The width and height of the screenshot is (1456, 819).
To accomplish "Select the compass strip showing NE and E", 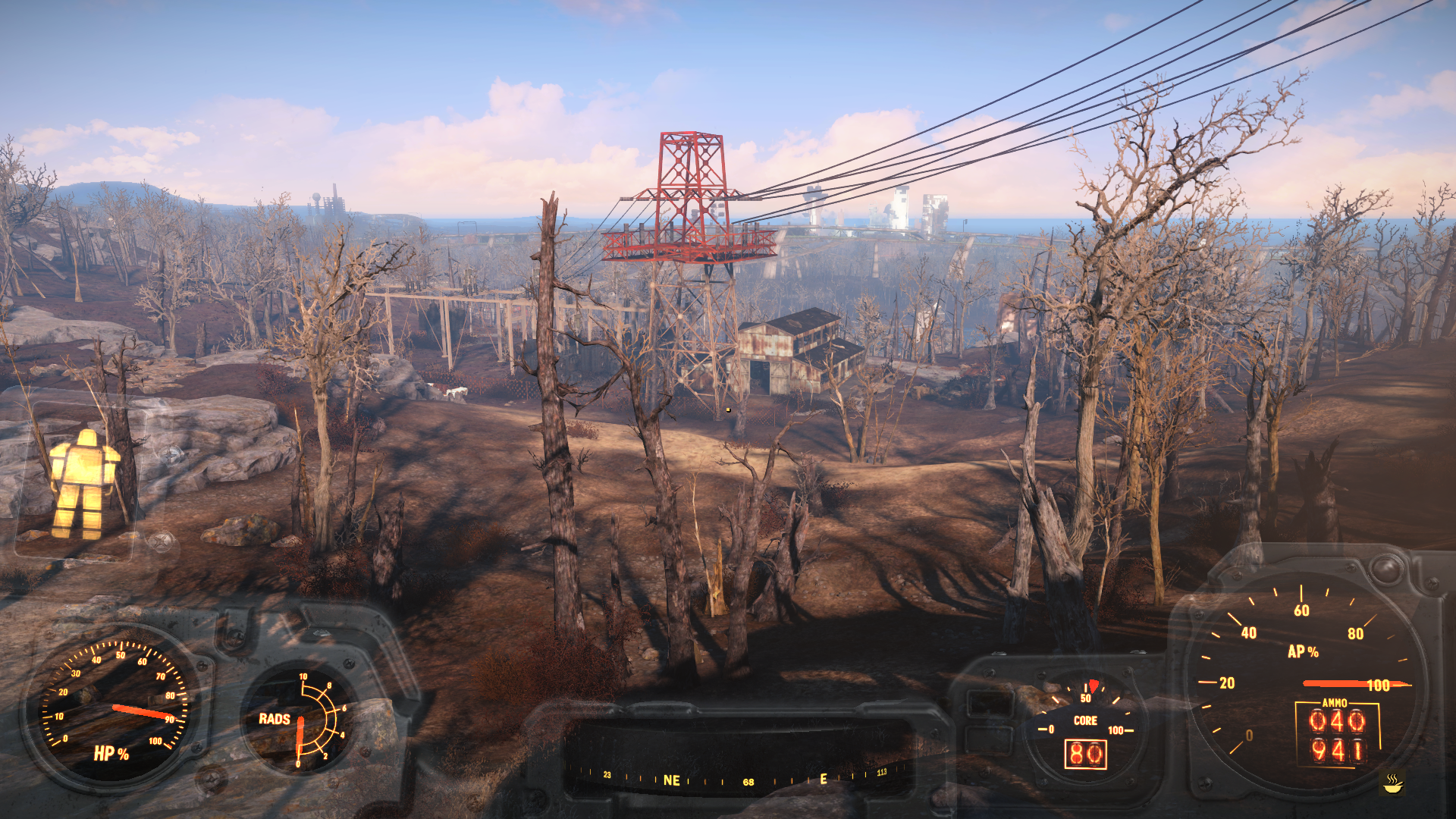I will click(739, 778).
